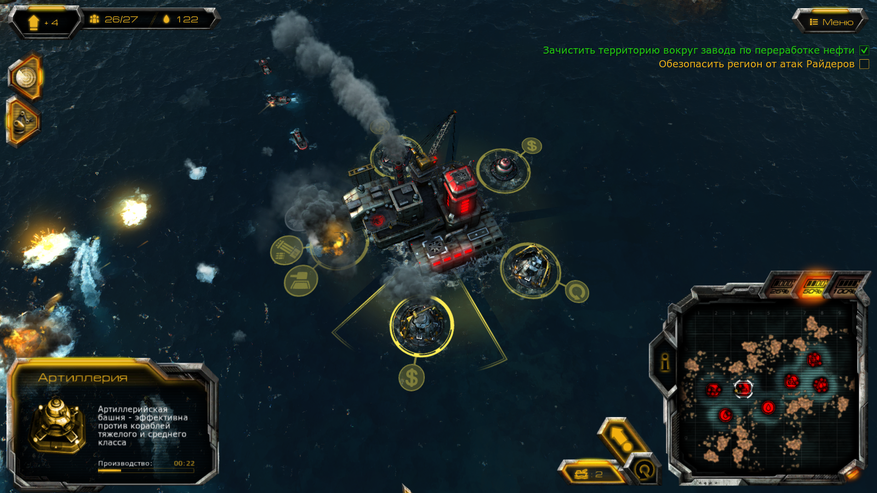Switch to the 100% tab above minimap
Viewport: 877px width, 493px height.
pyautogui.click(x=846, y=288)
